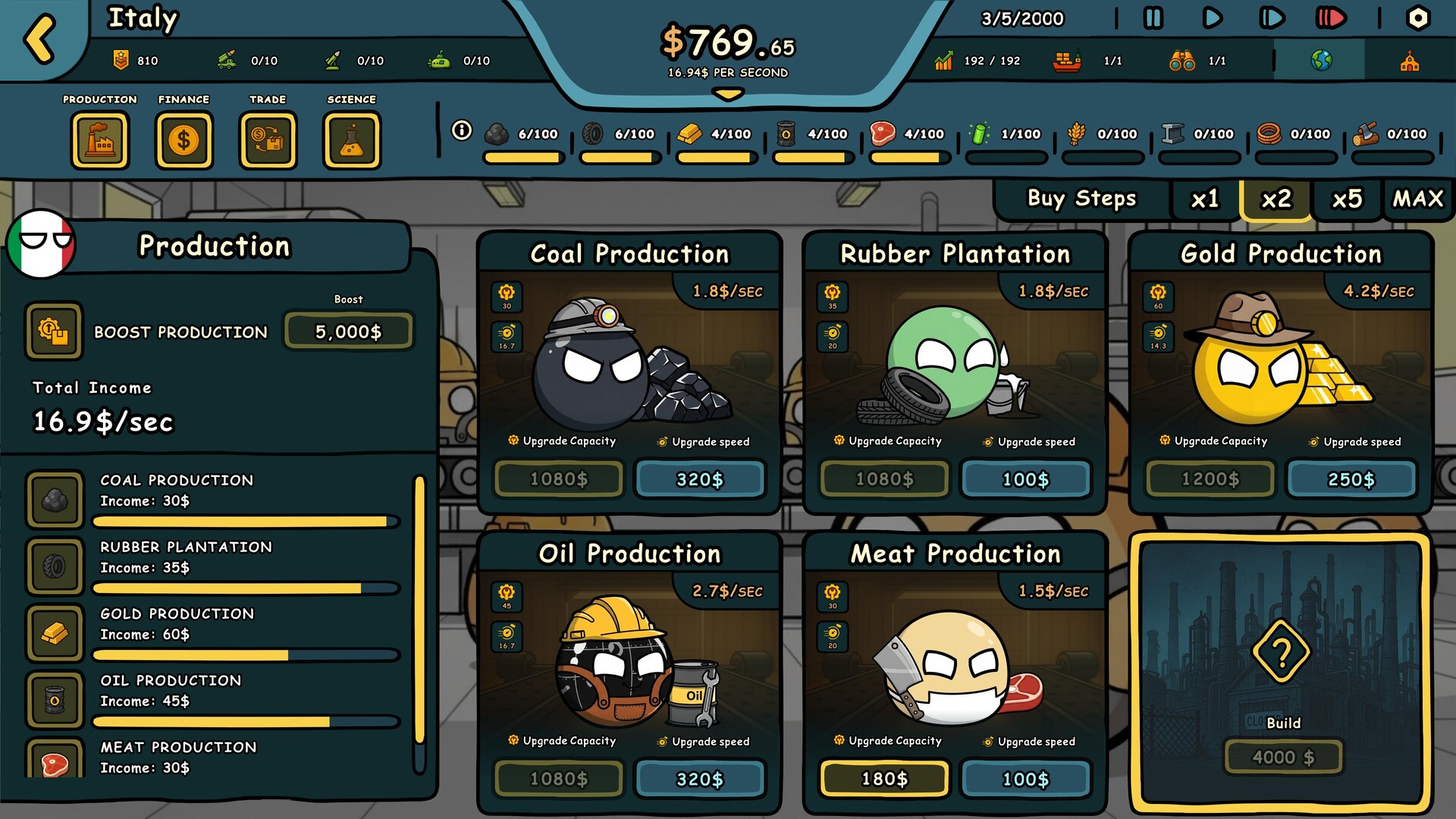
Task: Boost production for 5,000$
Action: pyautogui.click(x=348, y=331)
